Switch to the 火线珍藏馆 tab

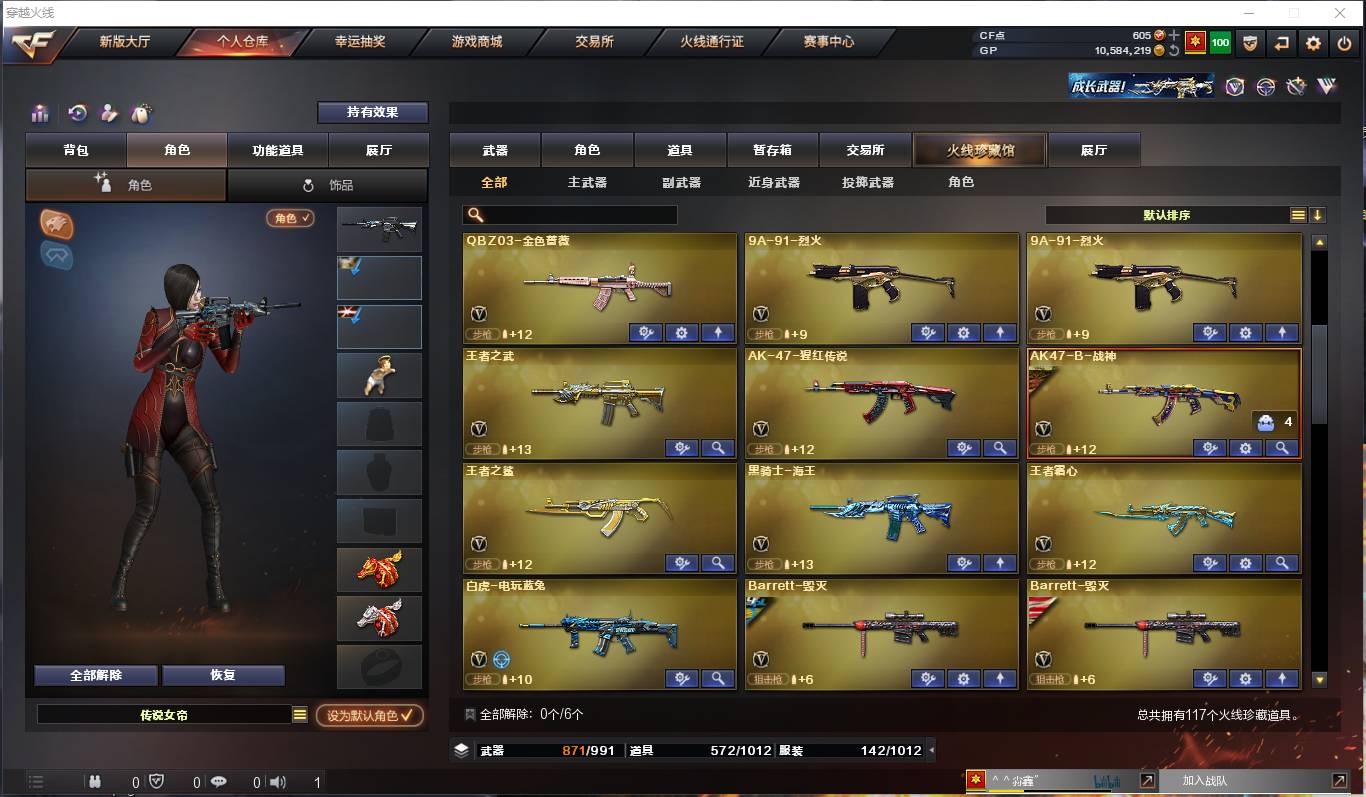(979, 148)
